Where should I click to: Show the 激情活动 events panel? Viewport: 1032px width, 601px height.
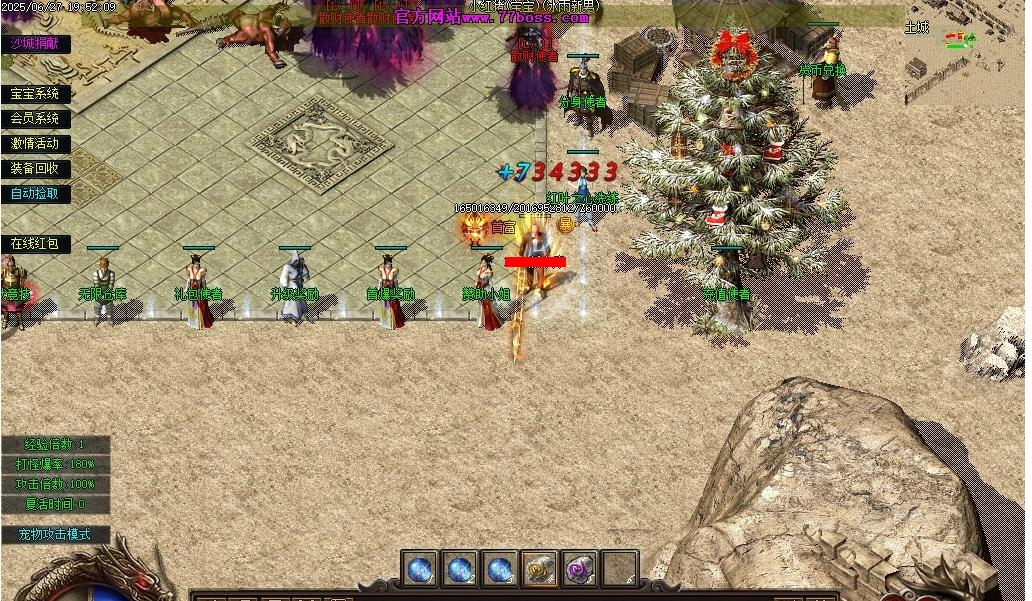35,144
